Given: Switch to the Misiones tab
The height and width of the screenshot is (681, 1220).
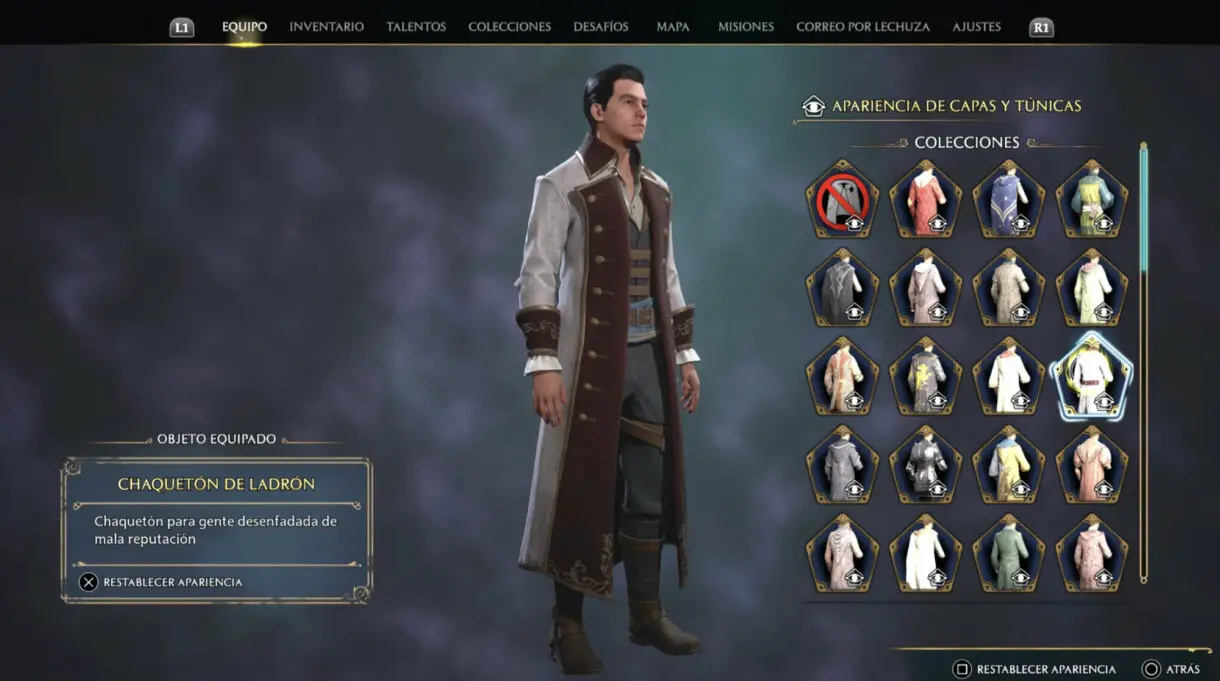Looking at the screenshot, I should (745, 27).
